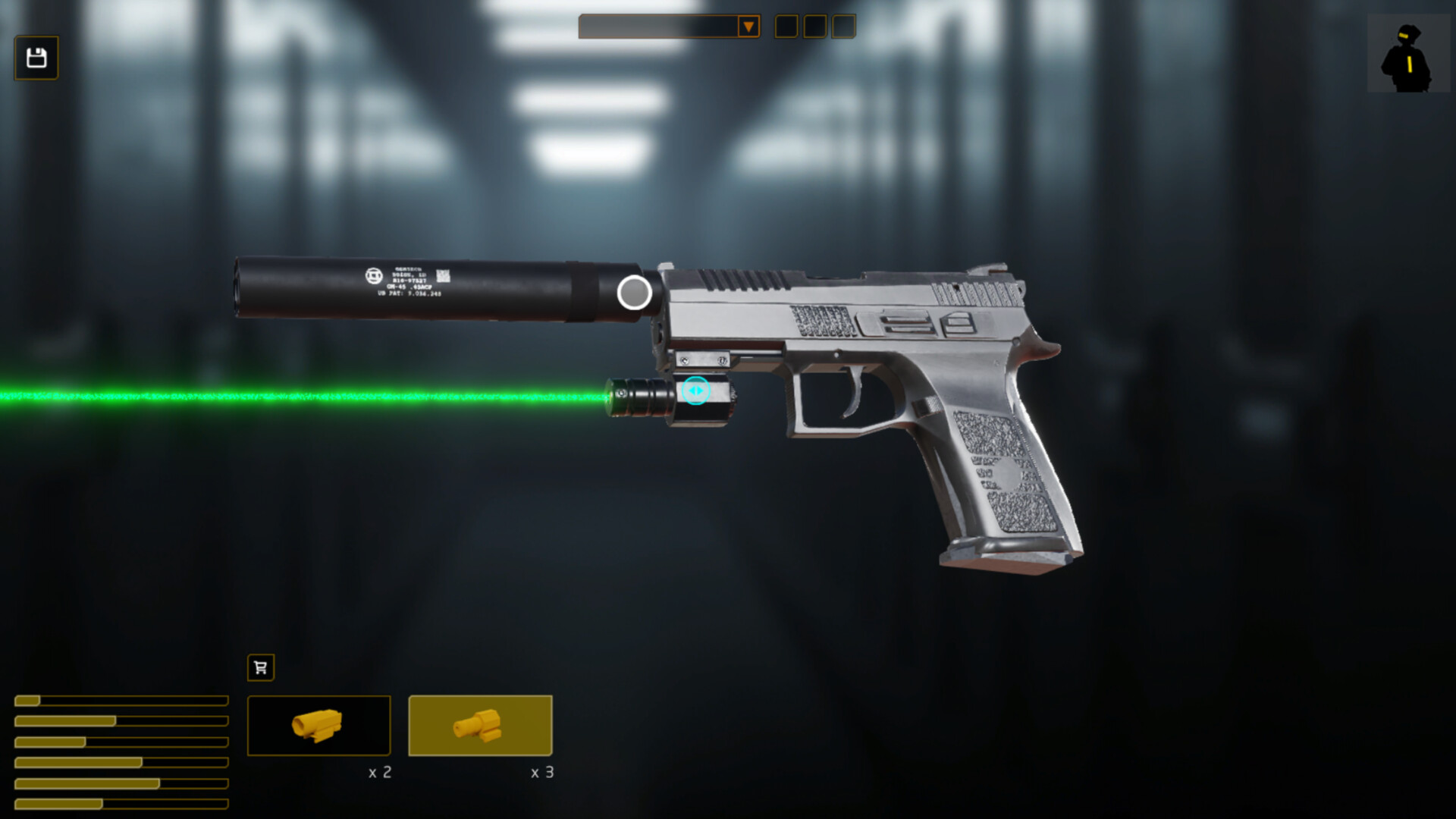Select the highlighted laser attachment with x 3 count

480,726
